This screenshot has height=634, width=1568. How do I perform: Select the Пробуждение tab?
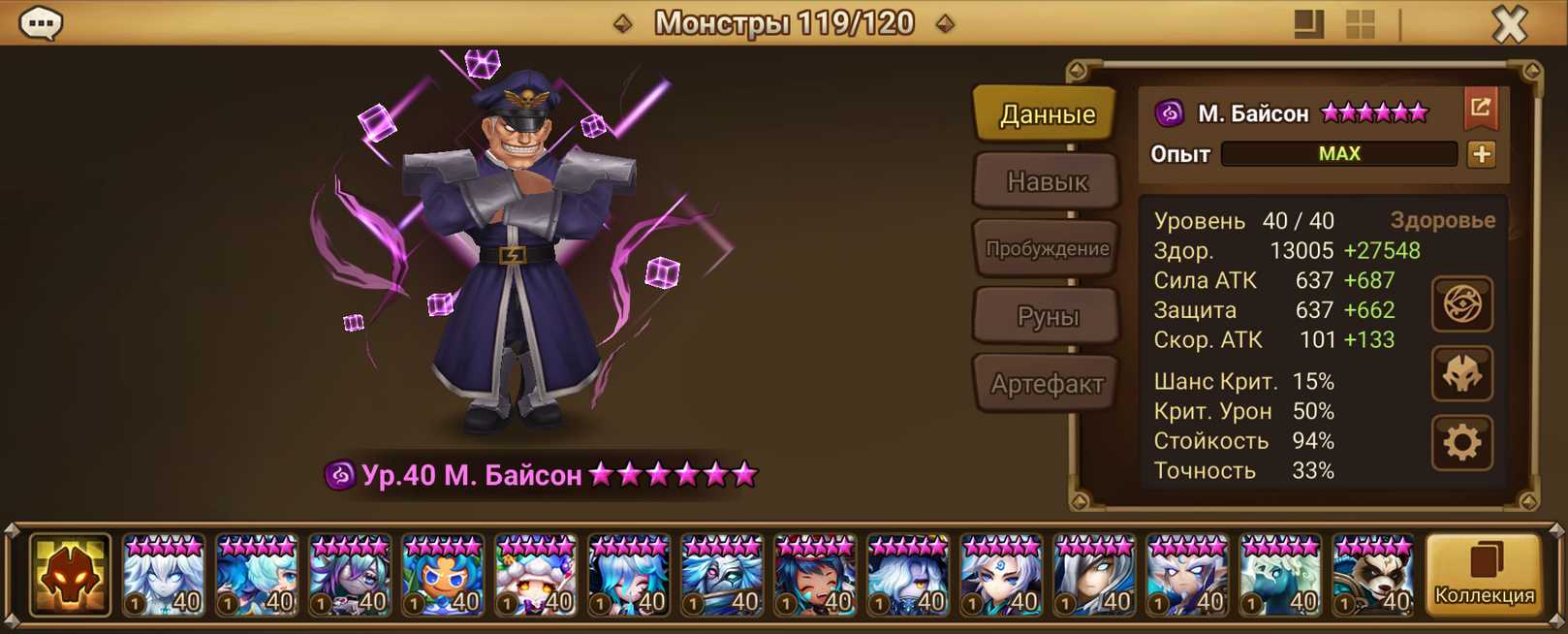point(1047,248)
